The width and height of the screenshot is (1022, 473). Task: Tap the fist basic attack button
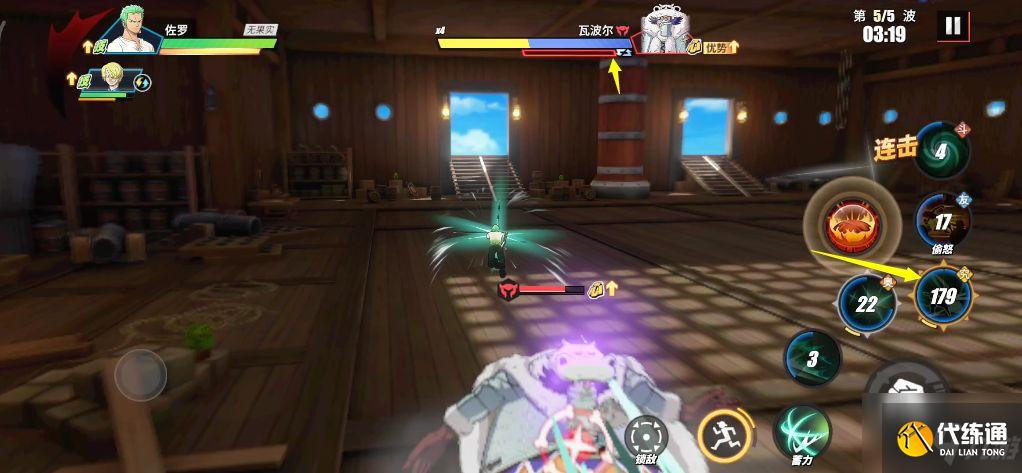(x=907, y=385)
